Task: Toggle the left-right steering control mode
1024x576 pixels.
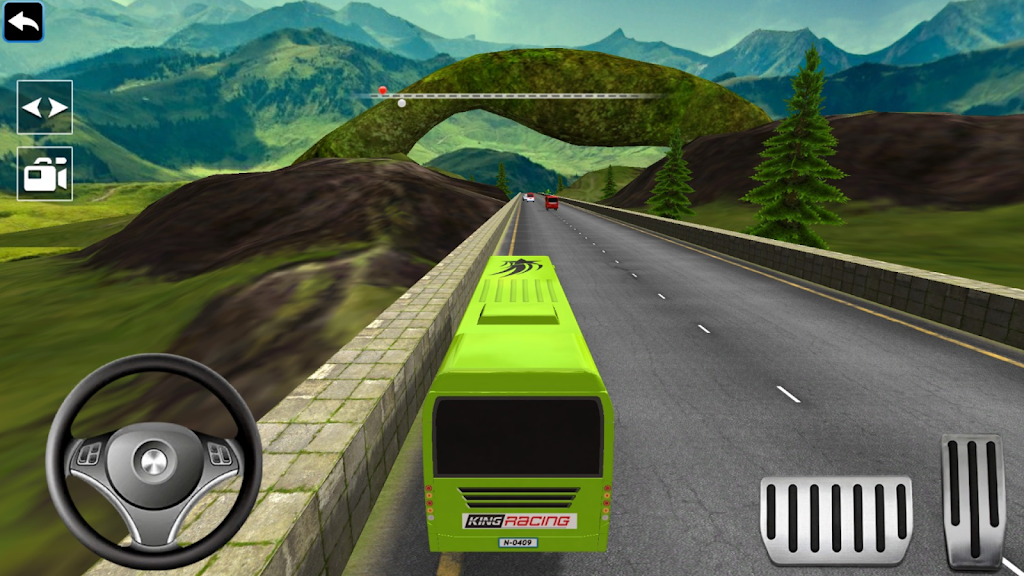Action: (x=45, y=107)
